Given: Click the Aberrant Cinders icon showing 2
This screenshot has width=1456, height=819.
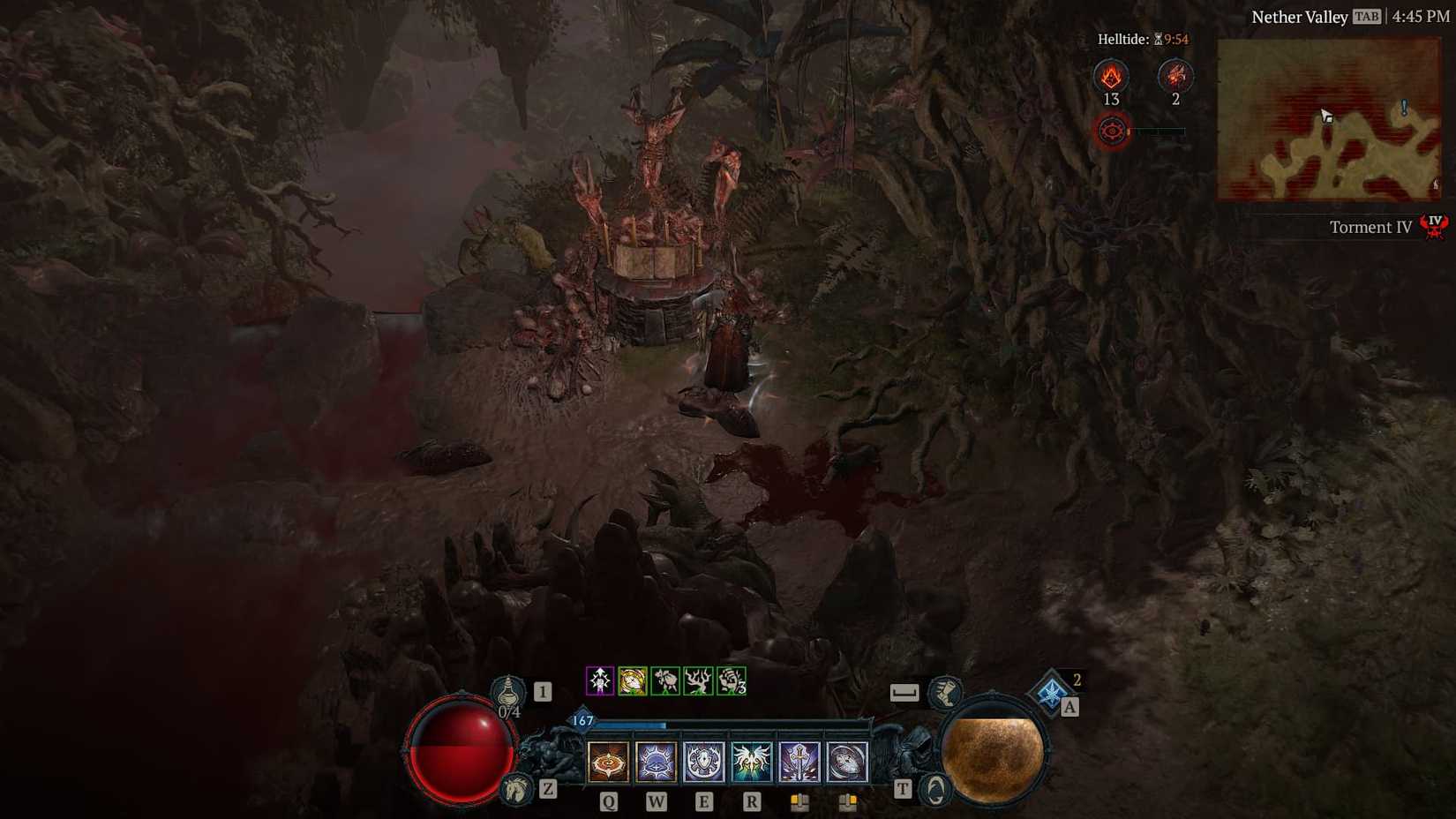Looking at the screenshot, I should 1175,77.
